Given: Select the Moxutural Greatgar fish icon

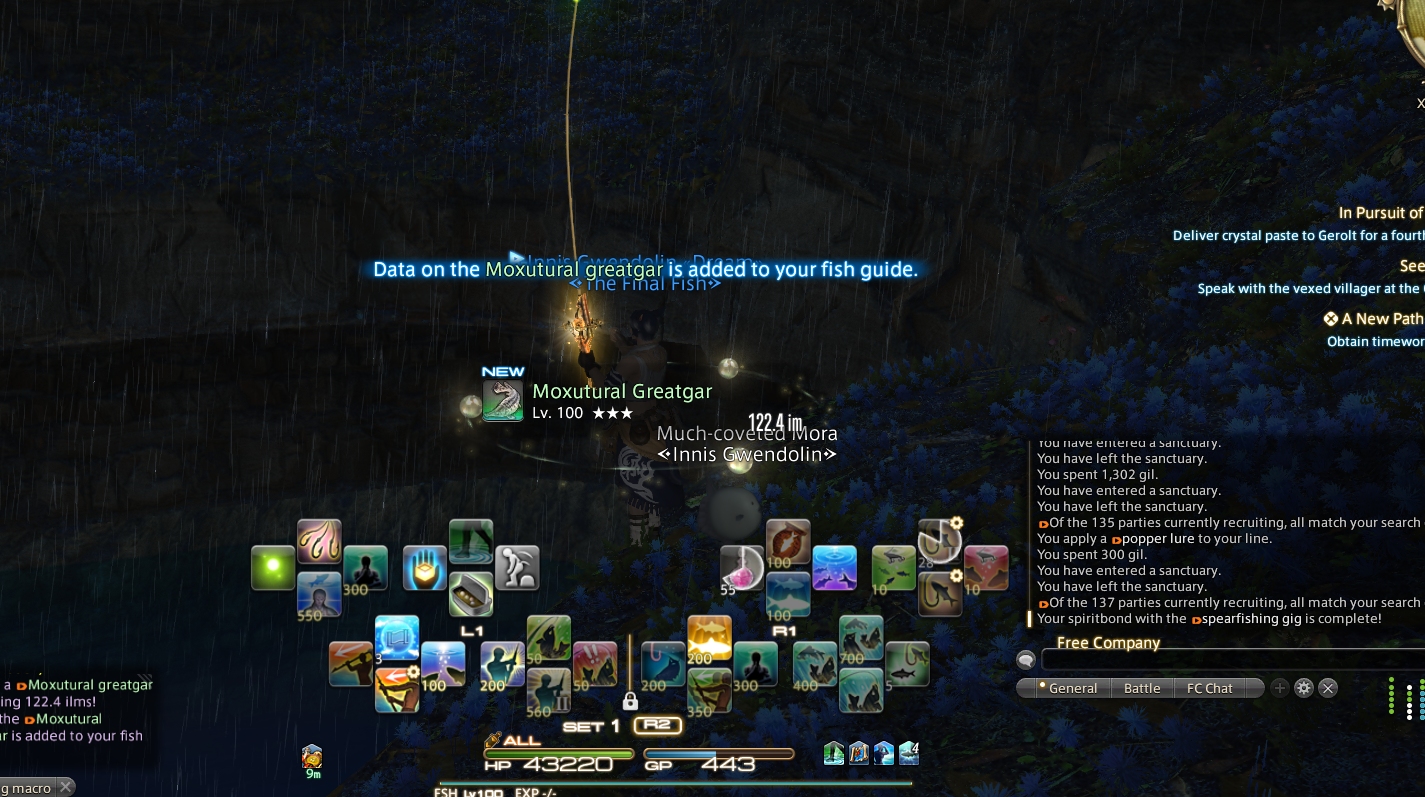Looking at the screenshot, I should tap(503, 401).
